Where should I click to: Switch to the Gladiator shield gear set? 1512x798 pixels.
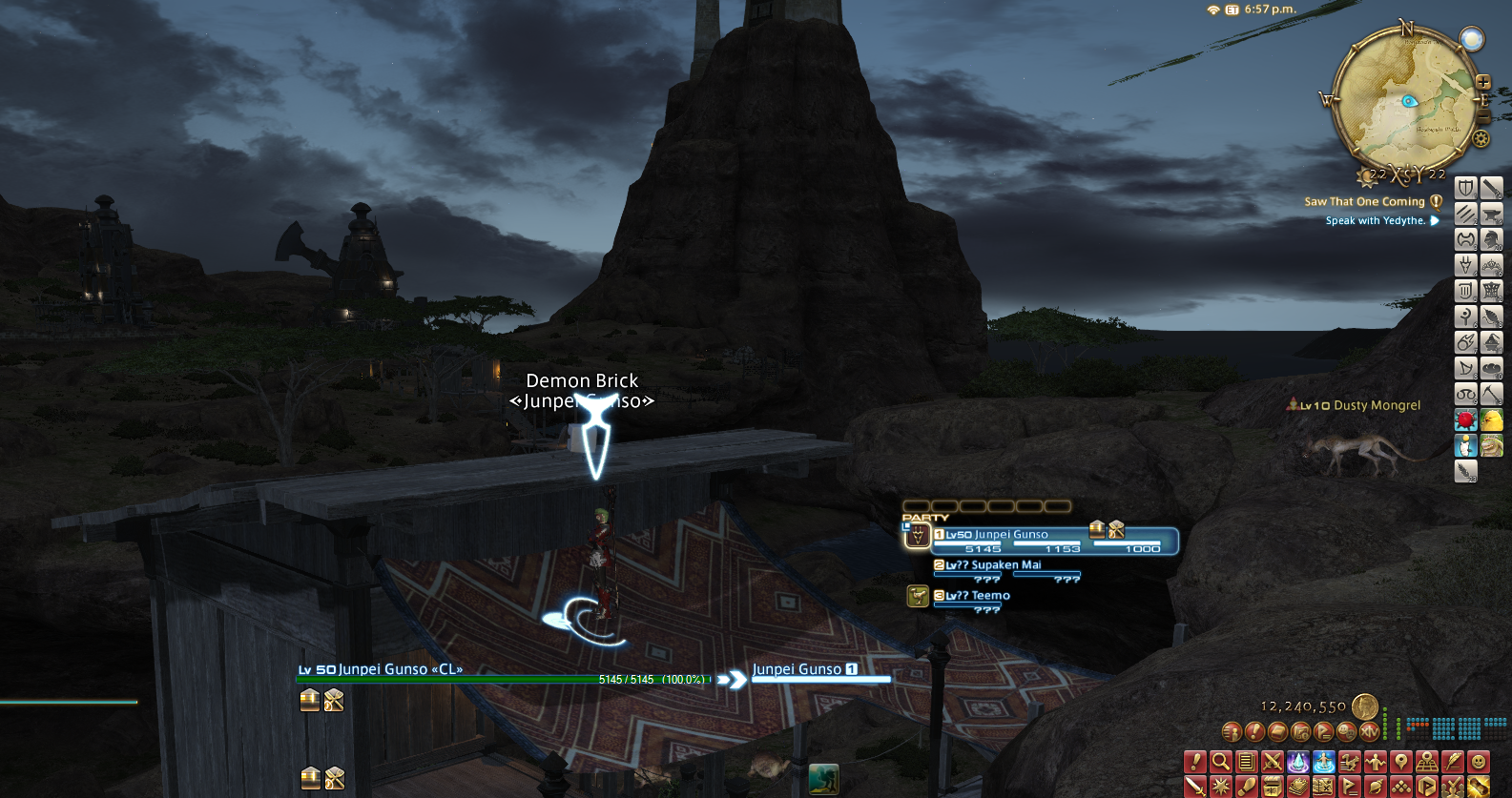click(1466, 188)
